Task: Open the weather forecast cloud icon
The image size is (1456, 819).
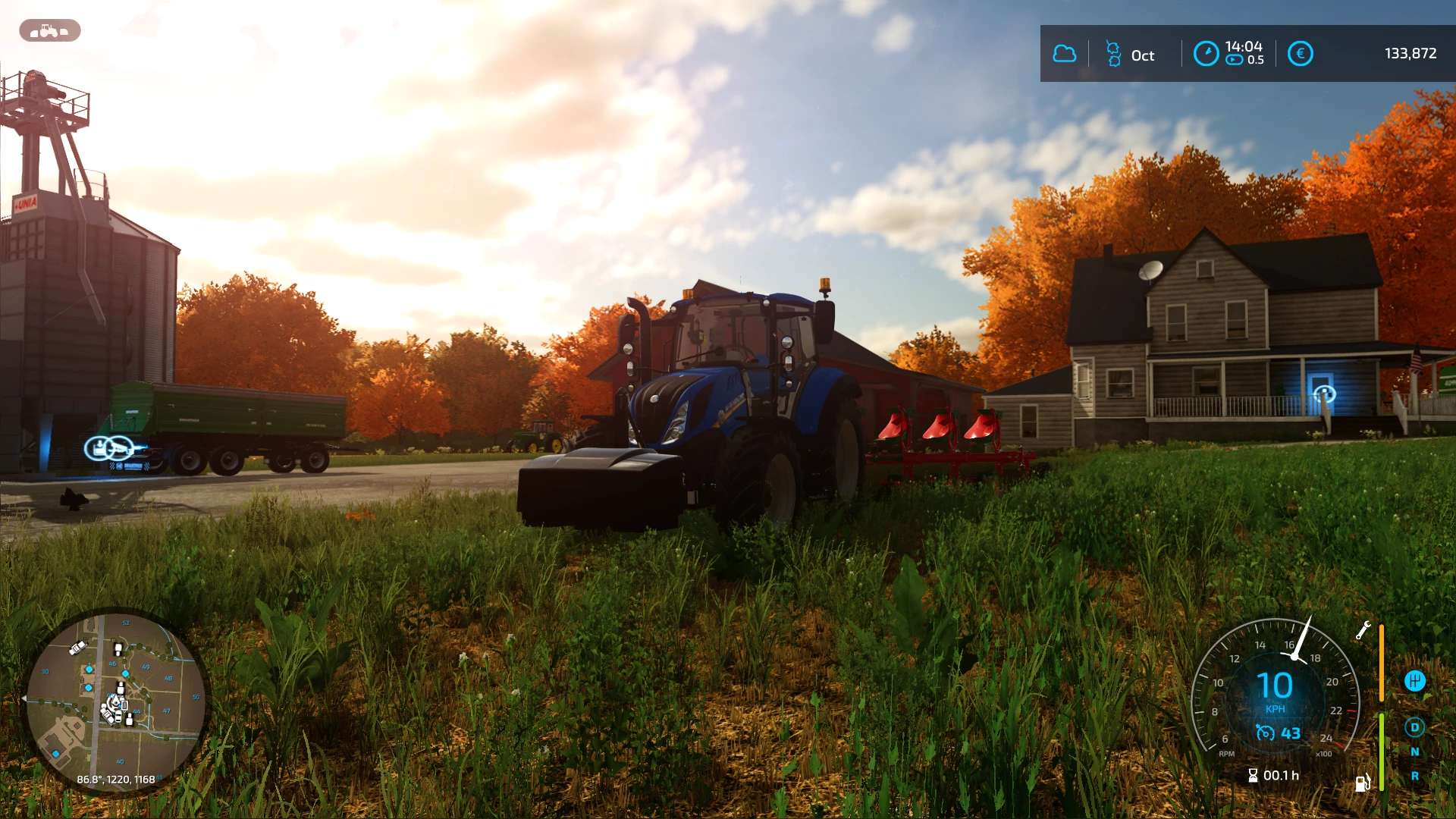Action: coord(1065,54)
